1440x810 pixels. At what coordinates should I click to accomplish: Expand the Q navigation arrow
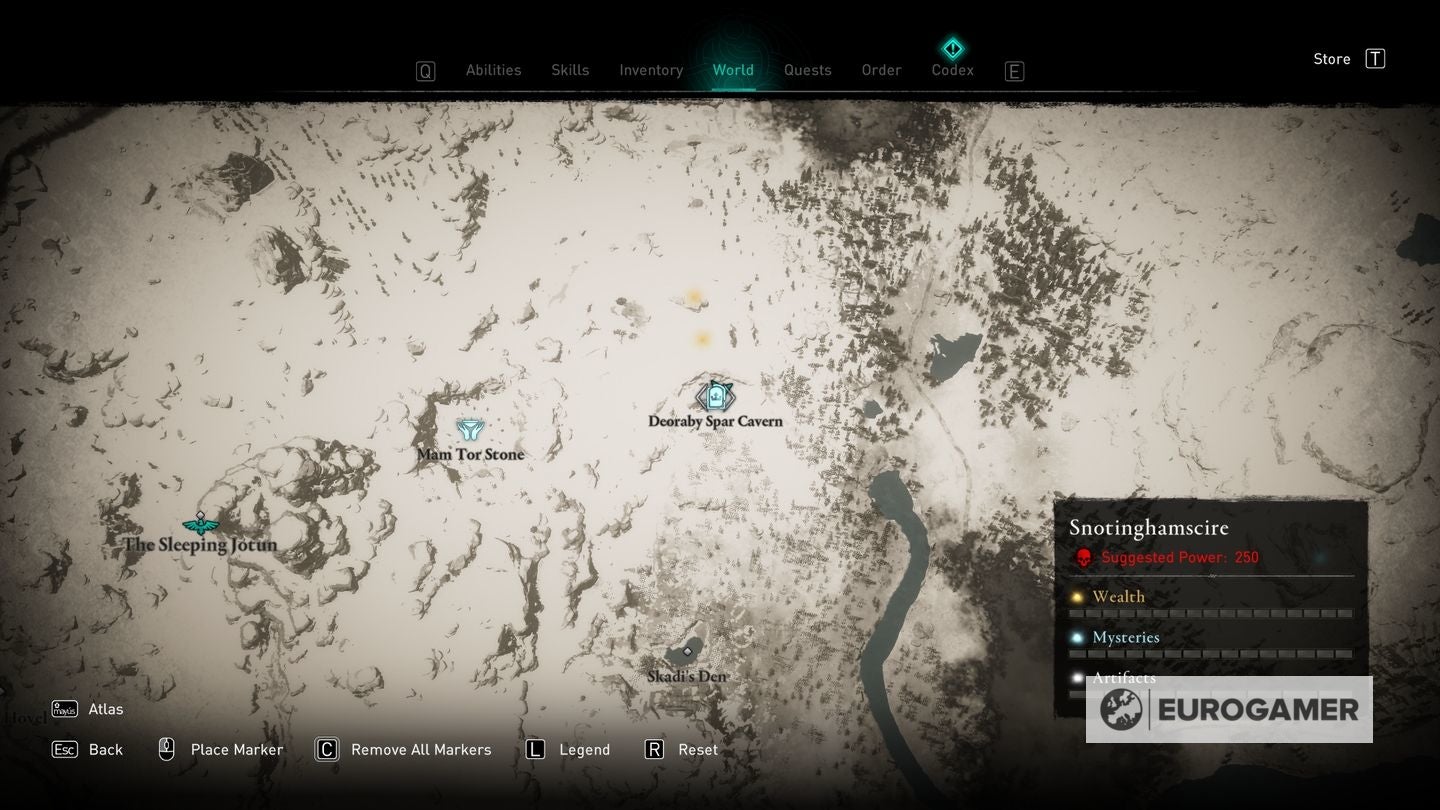coord(424,70)
